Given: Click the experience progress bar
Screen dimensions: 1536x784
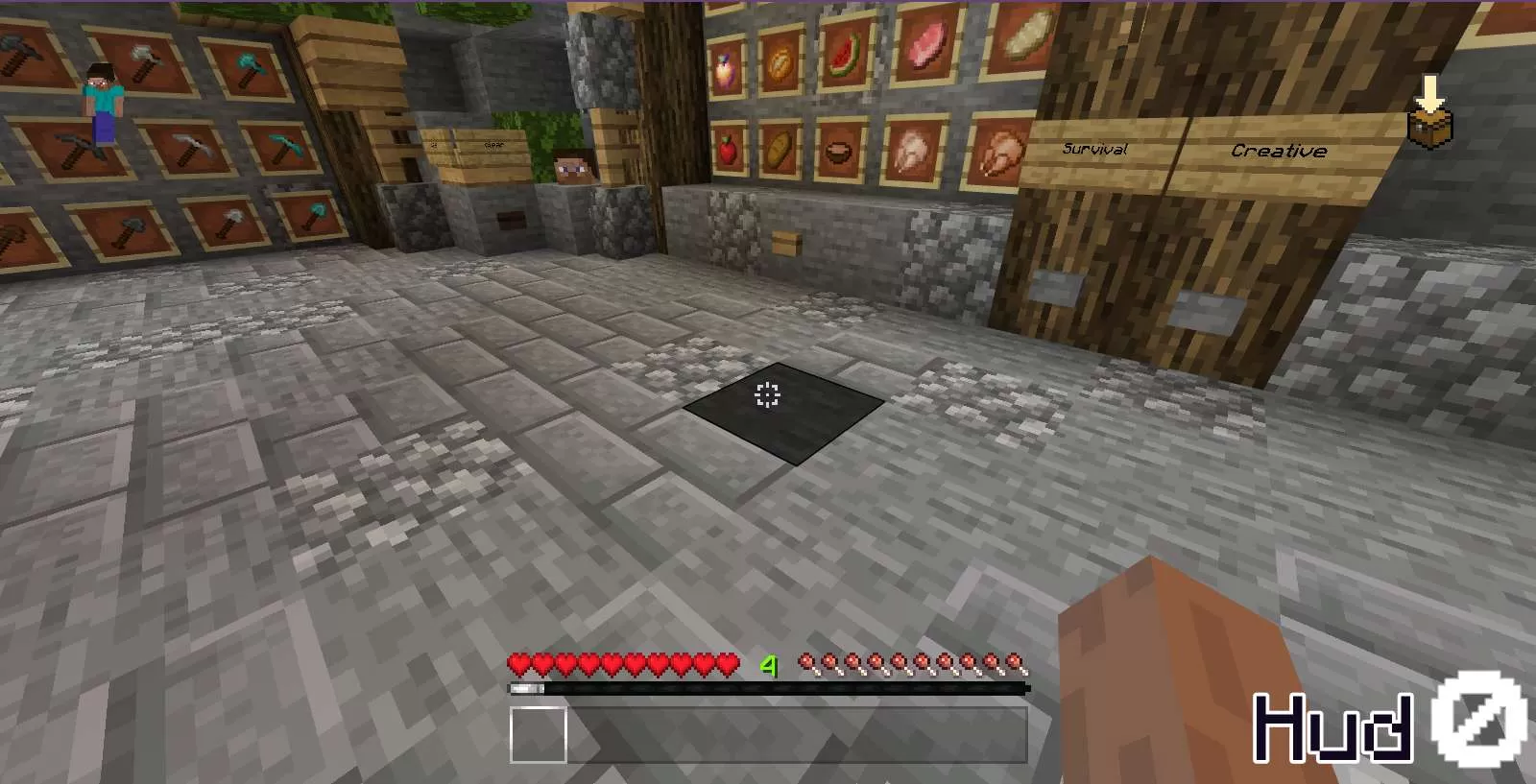Looking at the screenshot, I should pyautogui.click(x=768, y=686).
